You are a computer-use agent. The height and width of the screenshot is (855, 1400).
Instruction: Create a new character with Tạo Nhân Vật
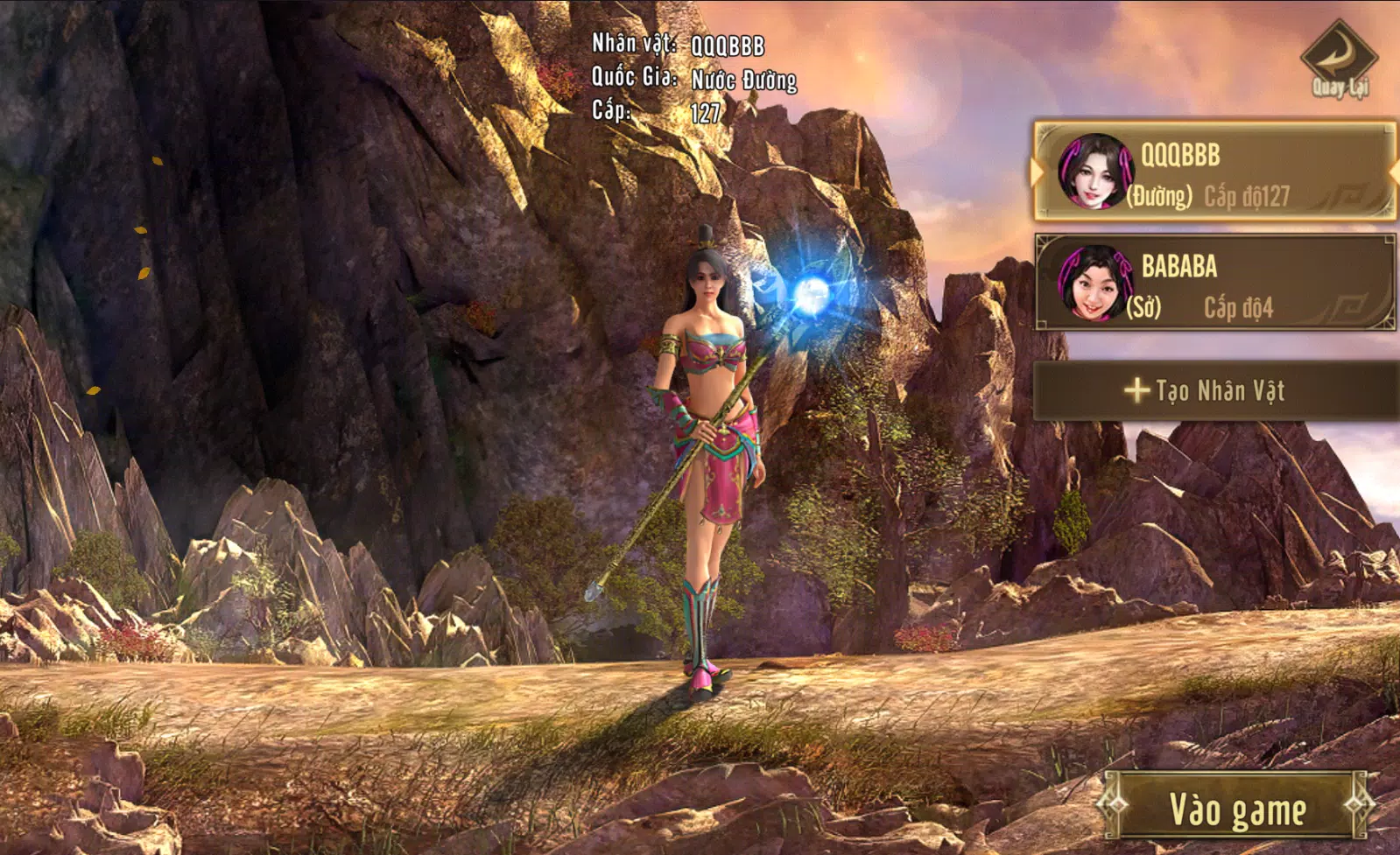point(1214,390)
